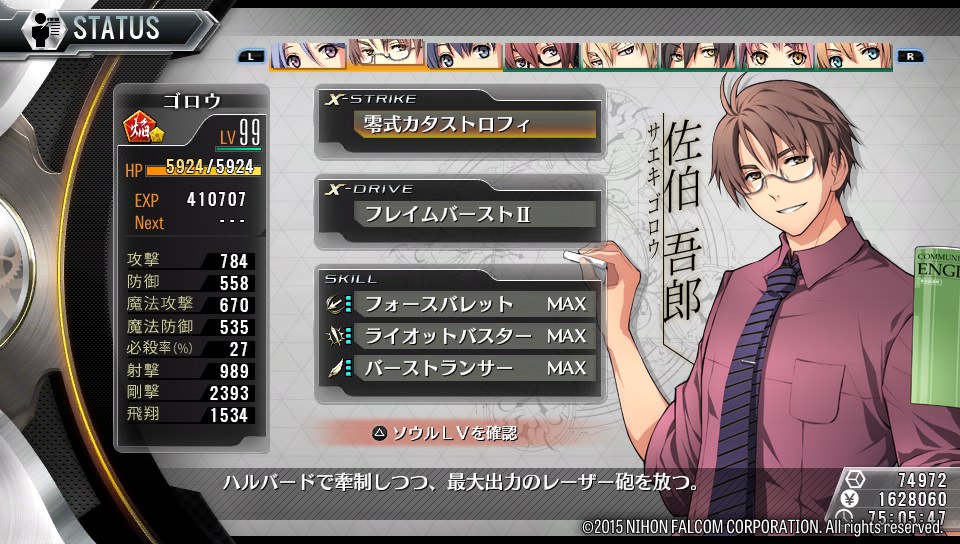Open the ソウルLVを確認 soul level view
960x544 pixels.
(x=445, y=433)
